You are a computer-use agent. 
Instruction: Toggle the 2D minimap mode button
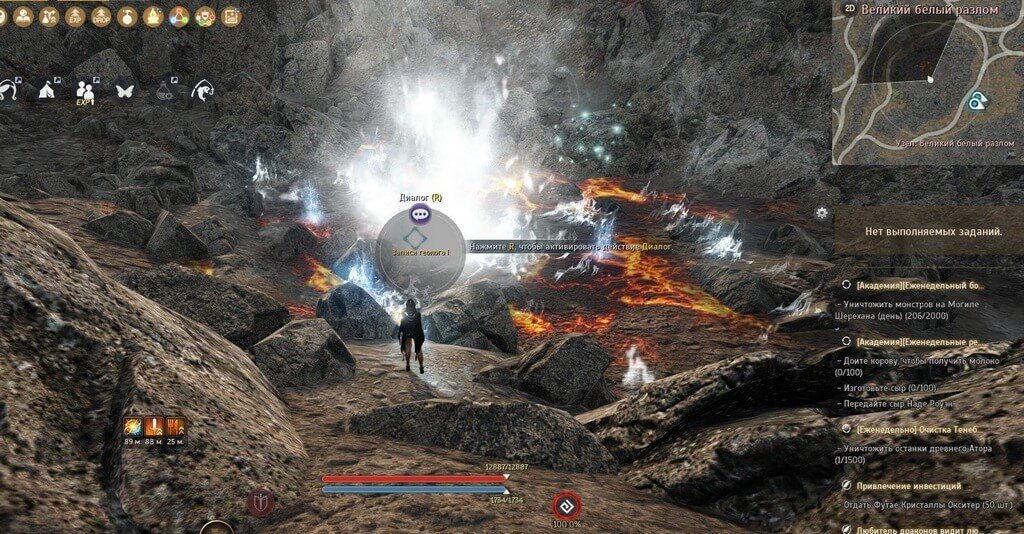[x=850, y=8]
